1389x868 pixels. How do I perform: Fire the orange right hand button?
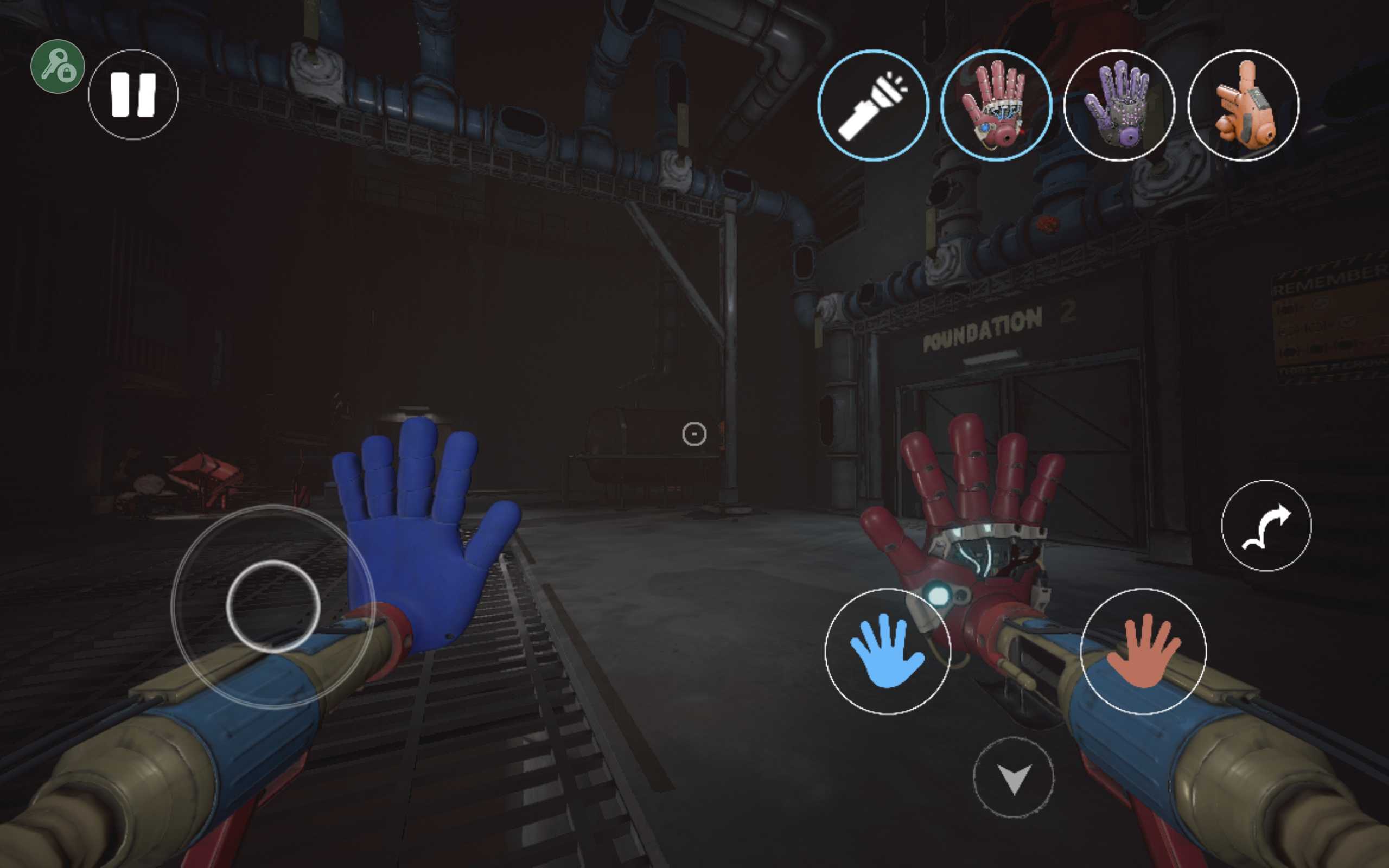coord(1143,652)
